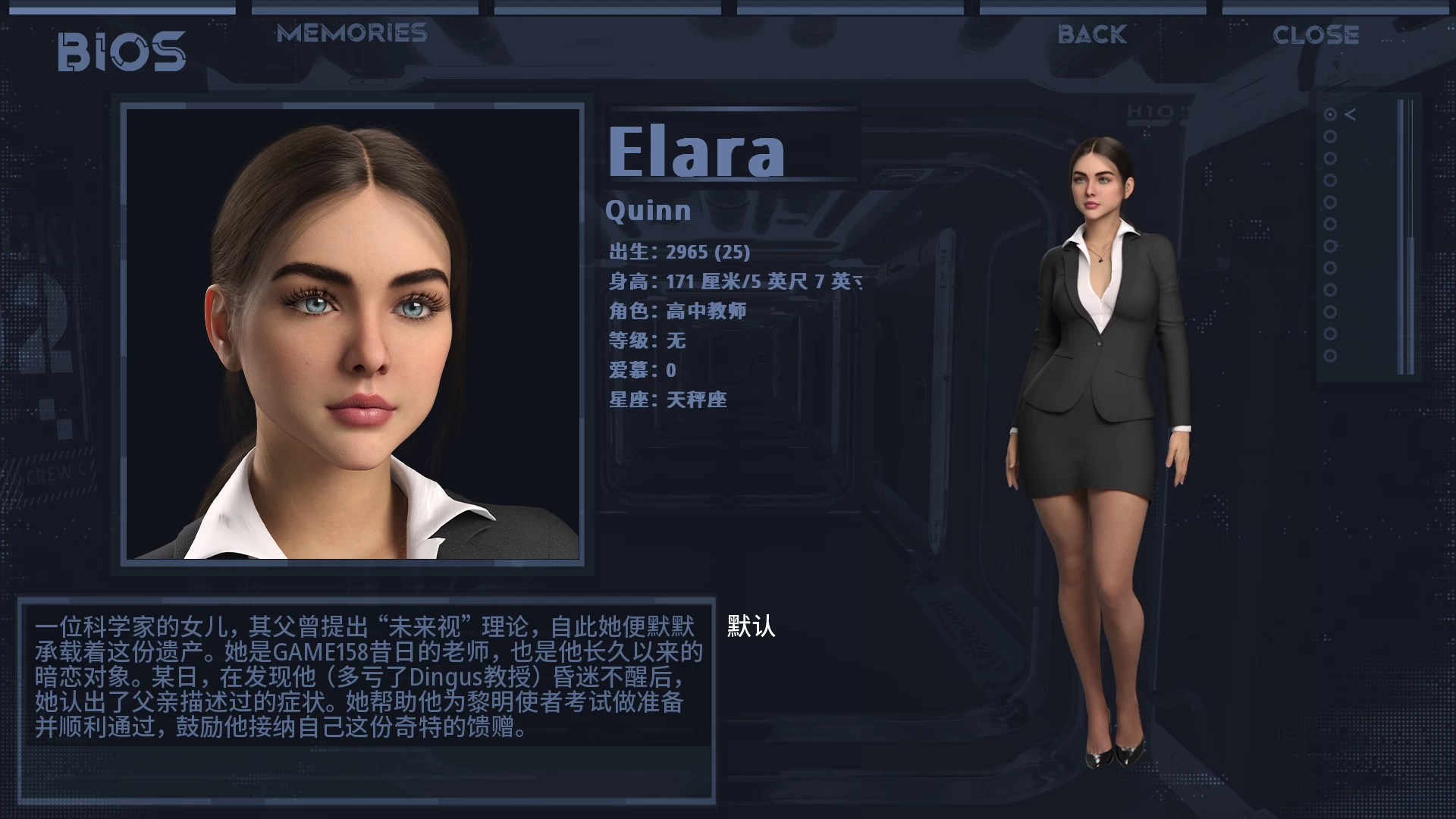Image resolution: width=1456 pixels, height=819 pixels.
Task: Open the Memories tab
Action: coord(352,33)
